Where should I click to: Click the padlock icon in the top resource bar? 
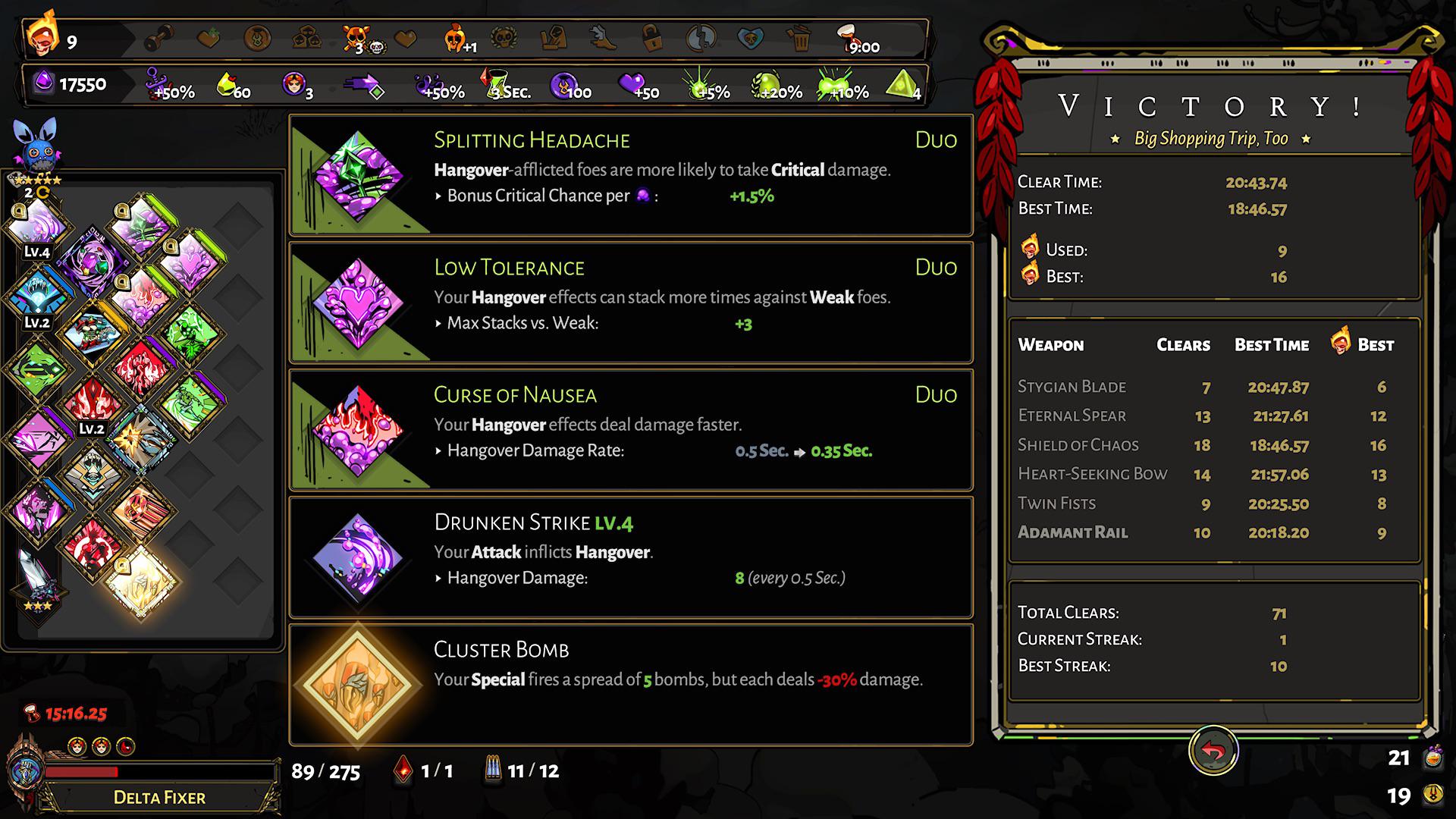pyautogui.click(x=651, y=38)
